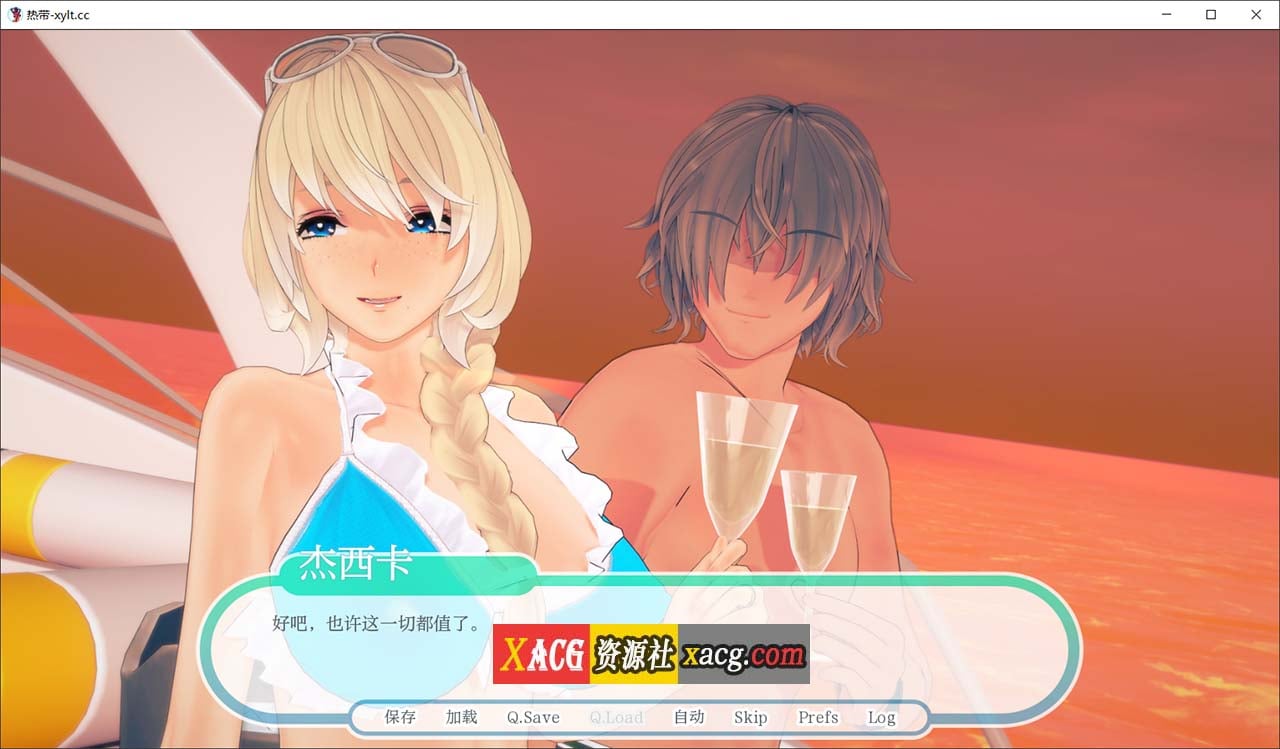Toggle Skip mode to fast-forward dialogue
The width and height of the screenshot is (1280, 749).
(x=751, y=717)
